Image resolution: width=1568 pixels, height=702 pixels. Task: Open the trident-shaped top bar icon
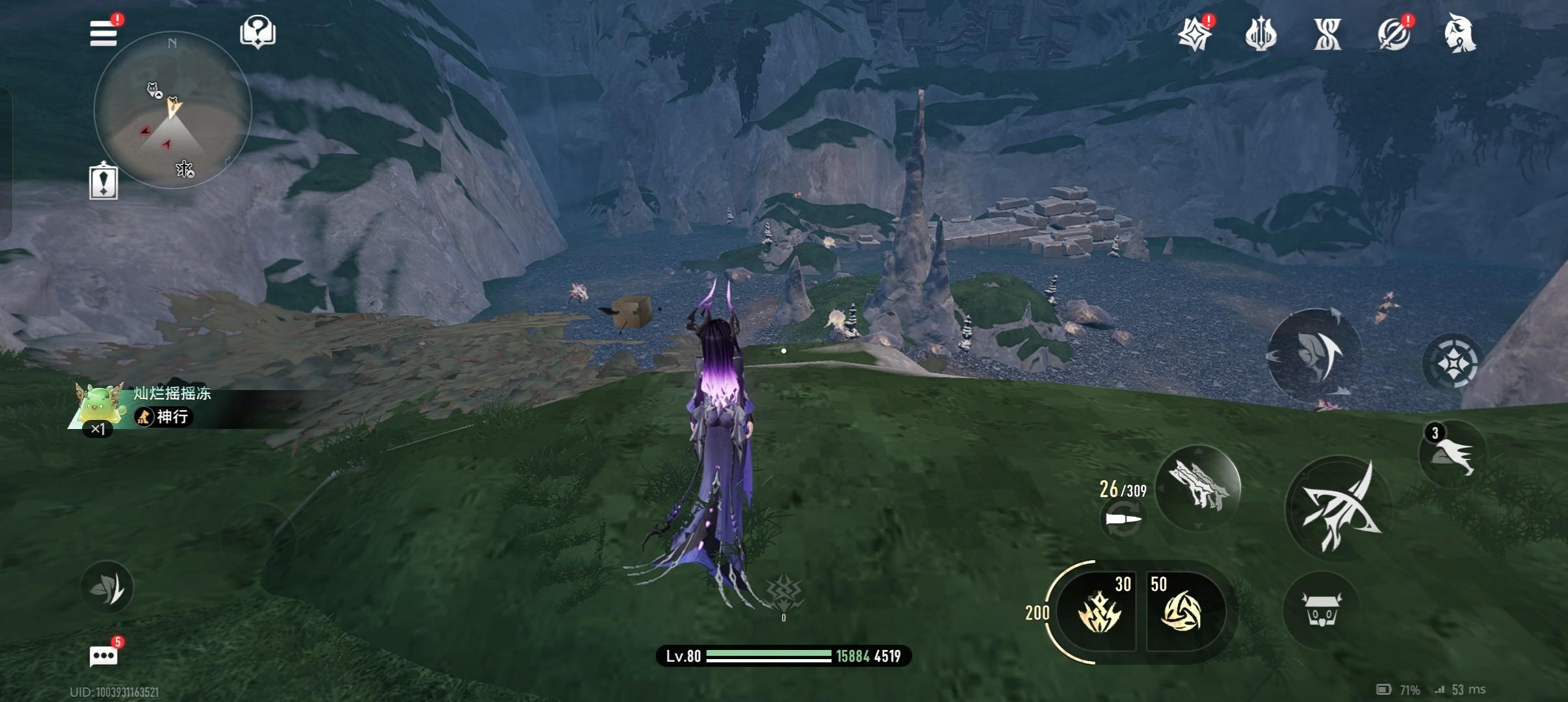1261,34
